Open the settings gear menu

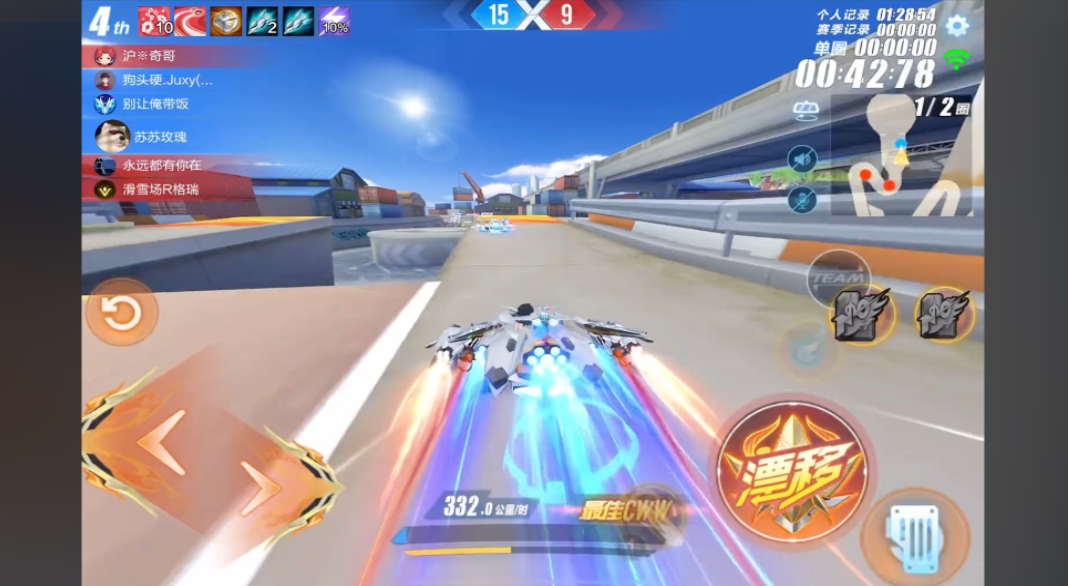point(957,26)
